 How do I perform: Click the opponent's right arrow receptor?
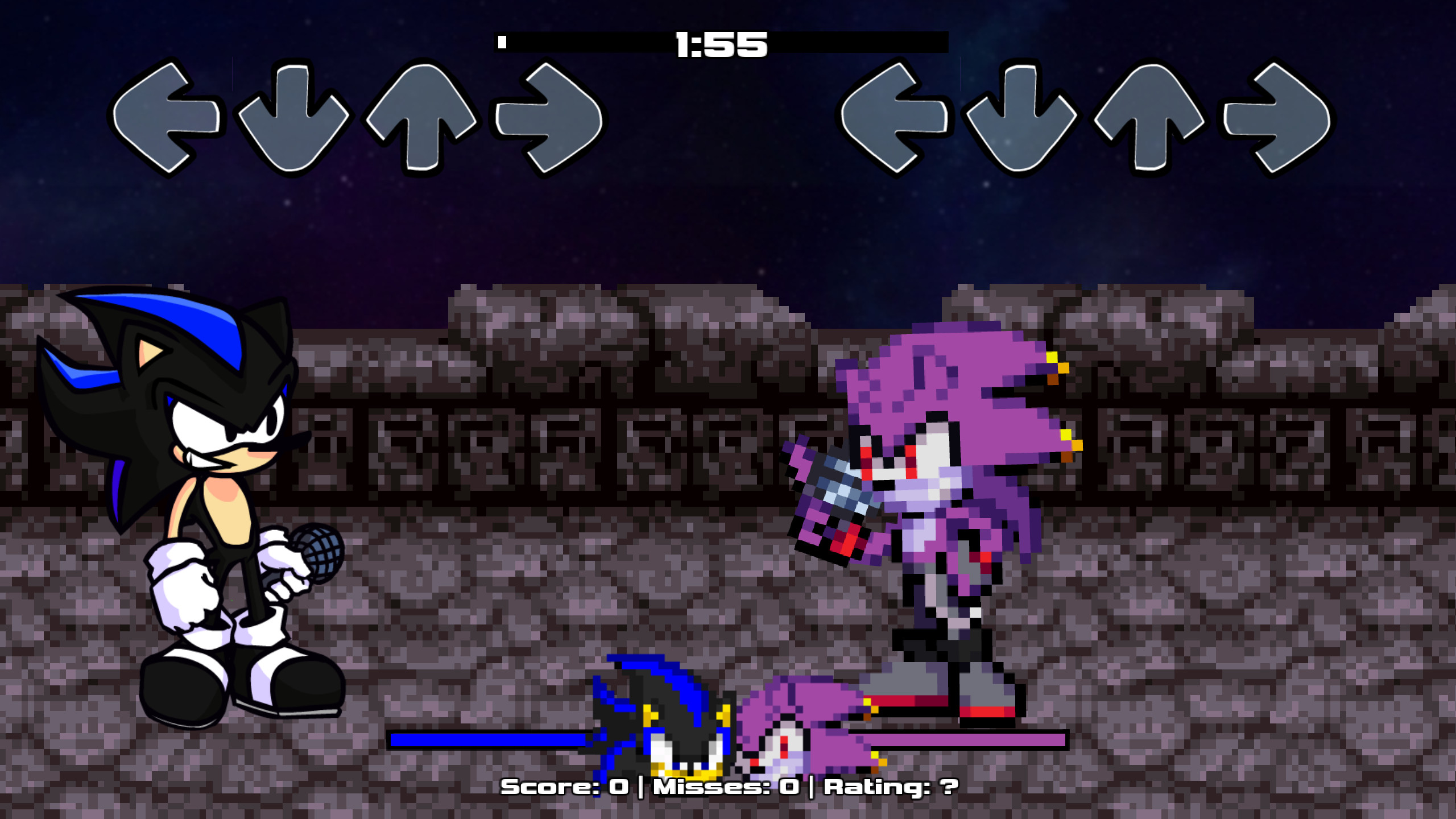549,119
